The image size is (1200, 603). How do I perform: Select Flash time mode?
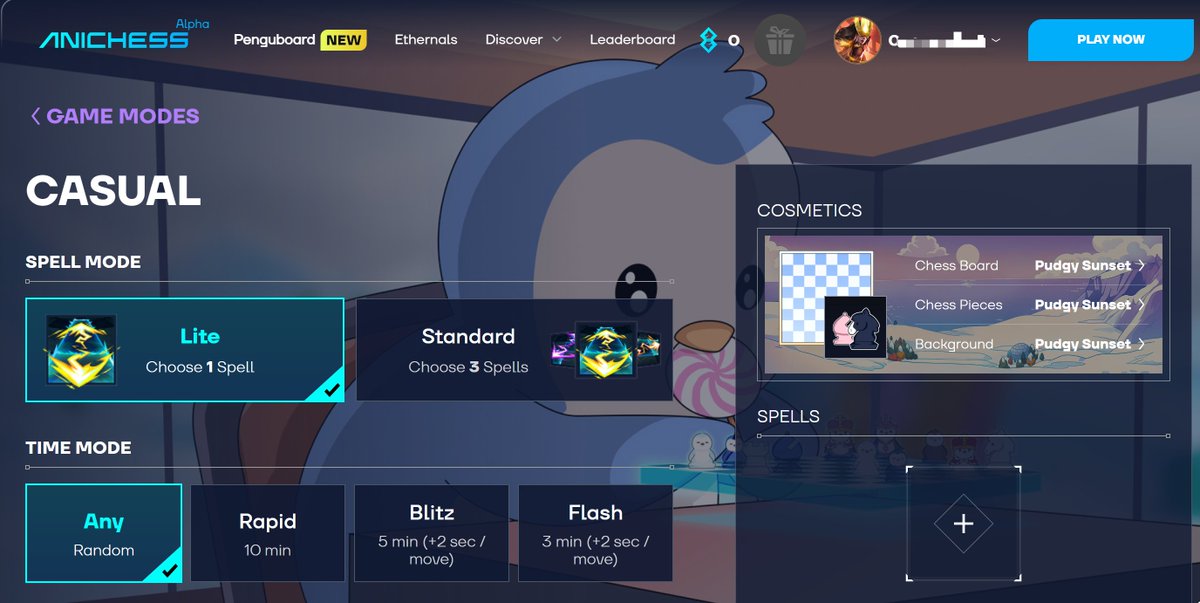(x=595, y=533)
